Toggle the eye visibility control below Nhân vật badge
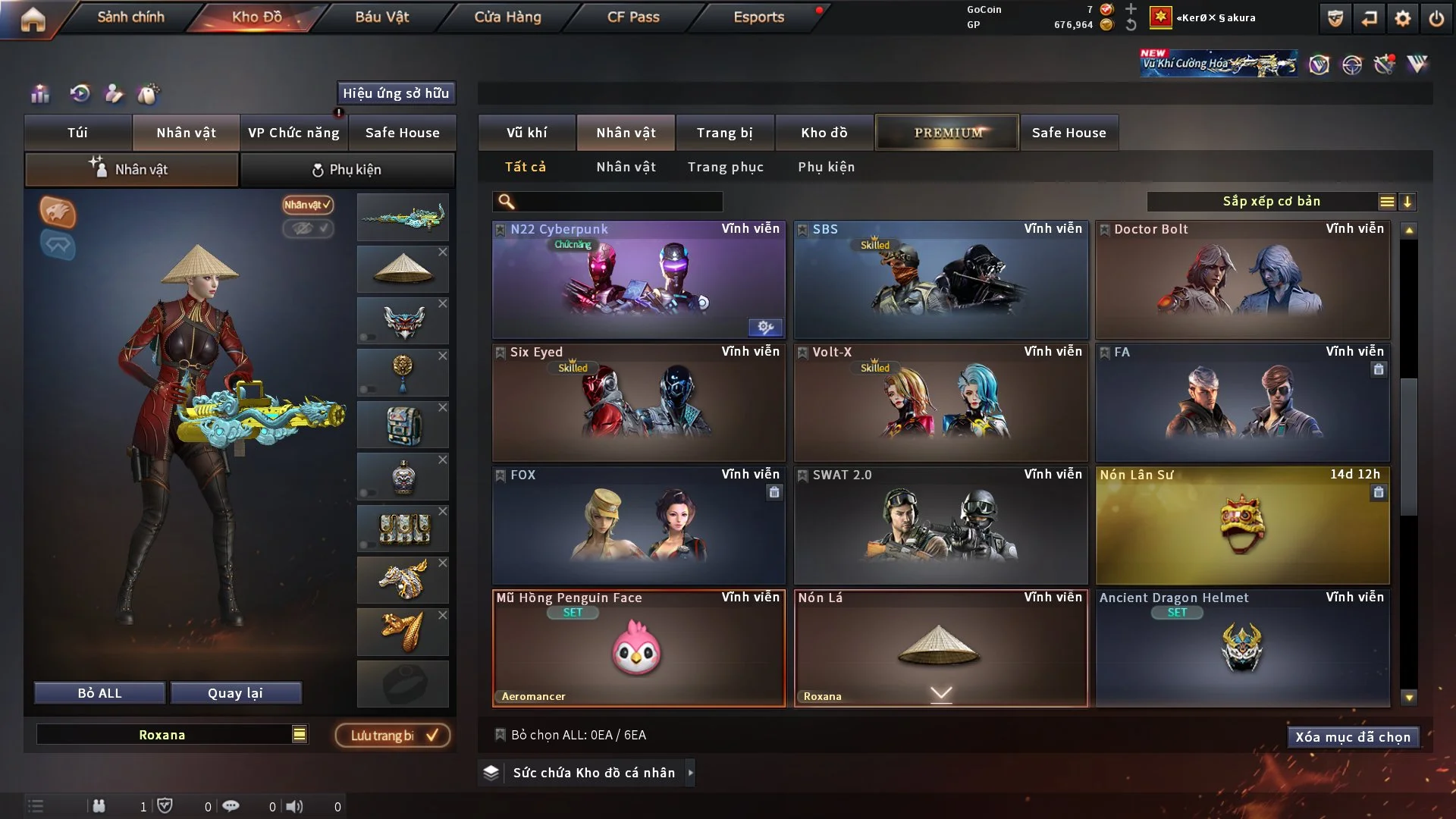 tap(308, 229)
